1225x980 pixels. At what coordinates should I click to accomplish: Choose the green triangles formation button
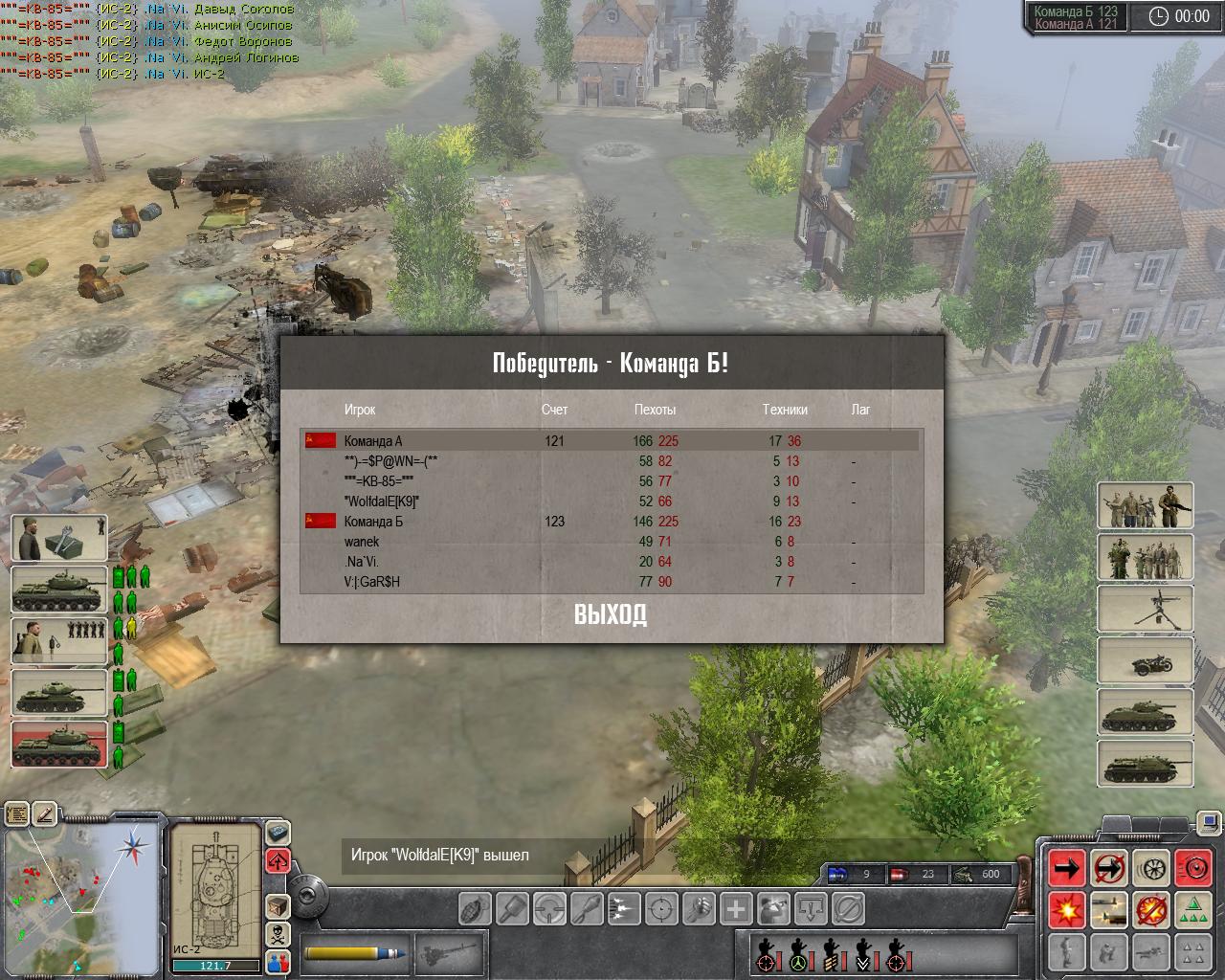[x=1192, y=909]
